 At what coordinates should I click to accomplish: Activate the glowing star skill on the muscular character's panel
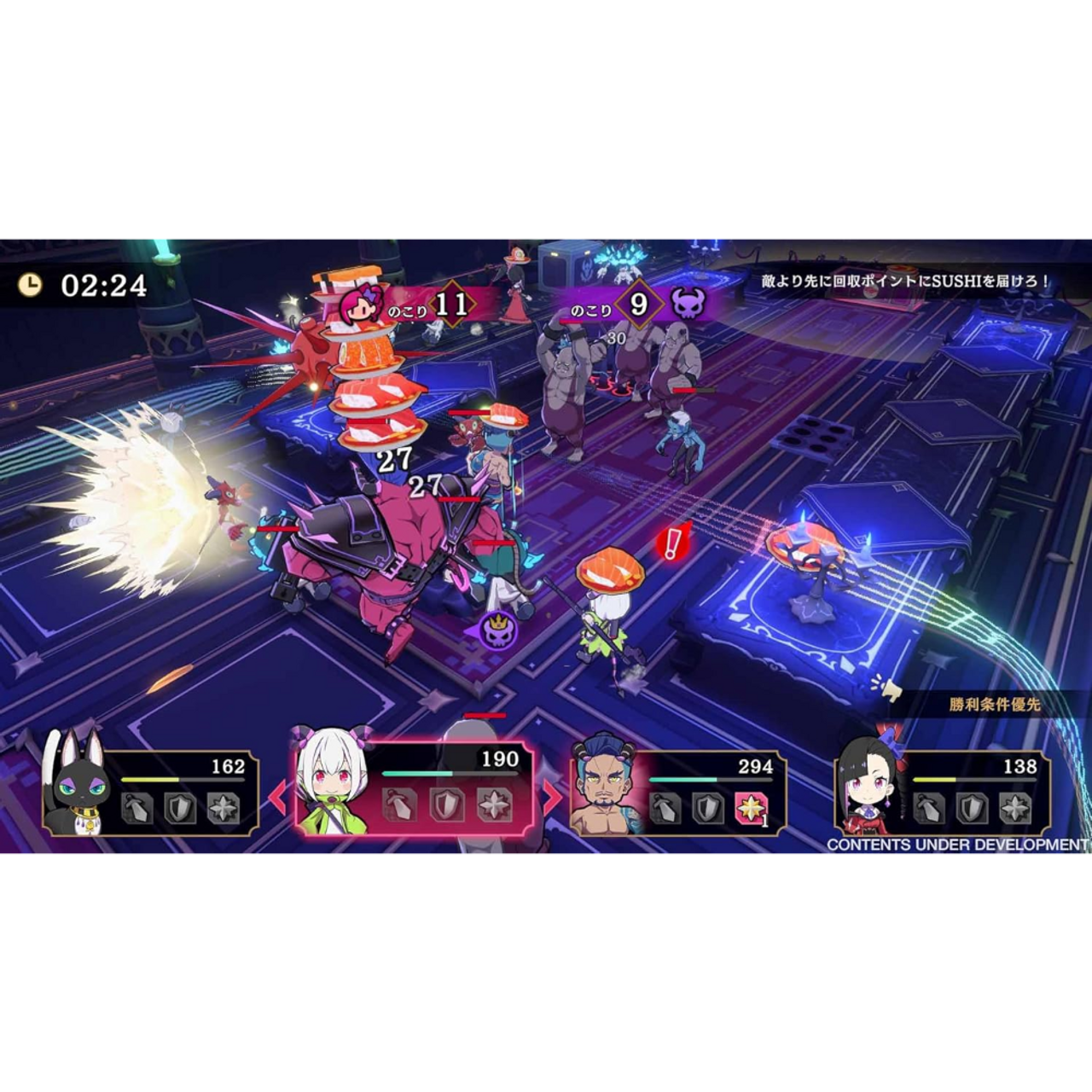pyautogui.click(x=751, y=810)
